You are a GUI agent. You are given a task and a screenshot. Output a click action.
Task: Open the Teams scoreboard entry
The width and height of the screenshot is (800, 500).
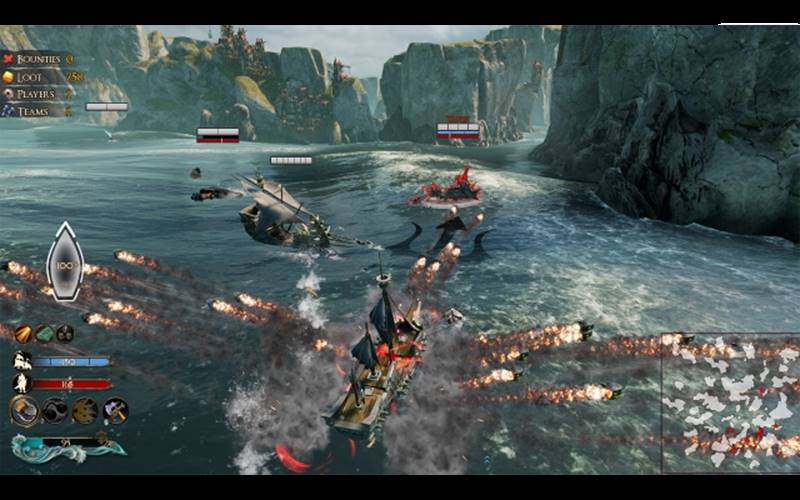pos(34,111)
